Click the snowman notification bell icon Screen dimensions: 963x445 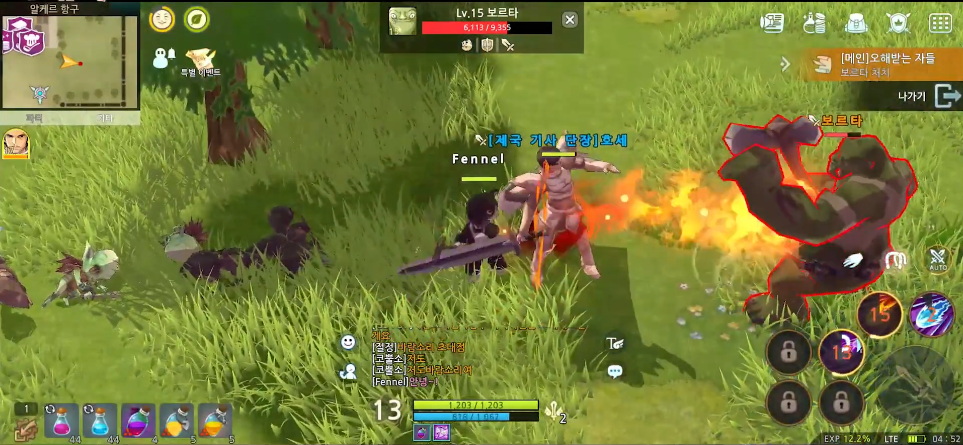(164, 58)
